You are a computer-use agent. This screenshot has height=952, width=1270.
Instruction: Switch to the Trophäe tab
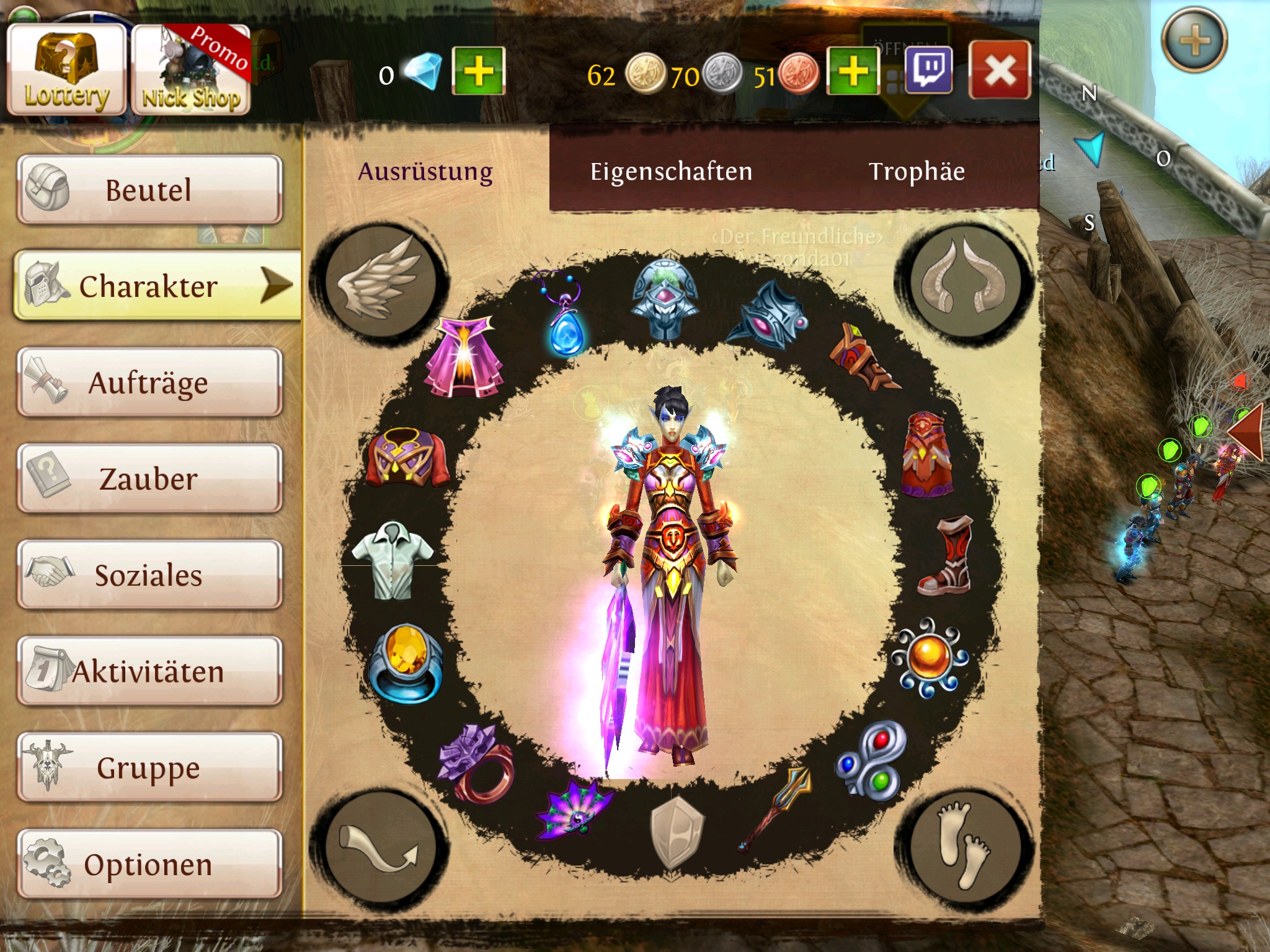click(x=917, y=172)
